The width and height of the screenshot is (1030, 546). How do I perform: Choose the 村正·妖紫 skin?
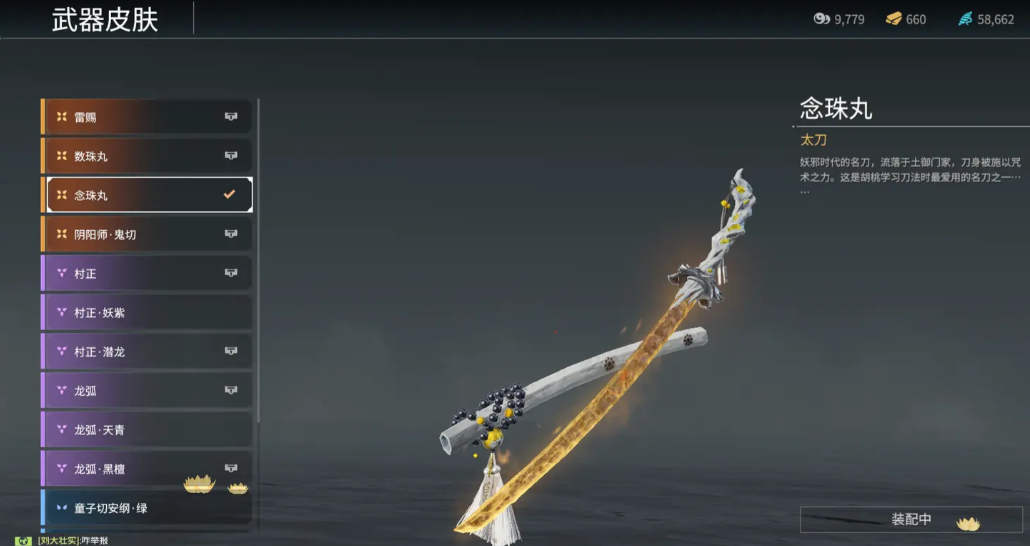point(146,312)
